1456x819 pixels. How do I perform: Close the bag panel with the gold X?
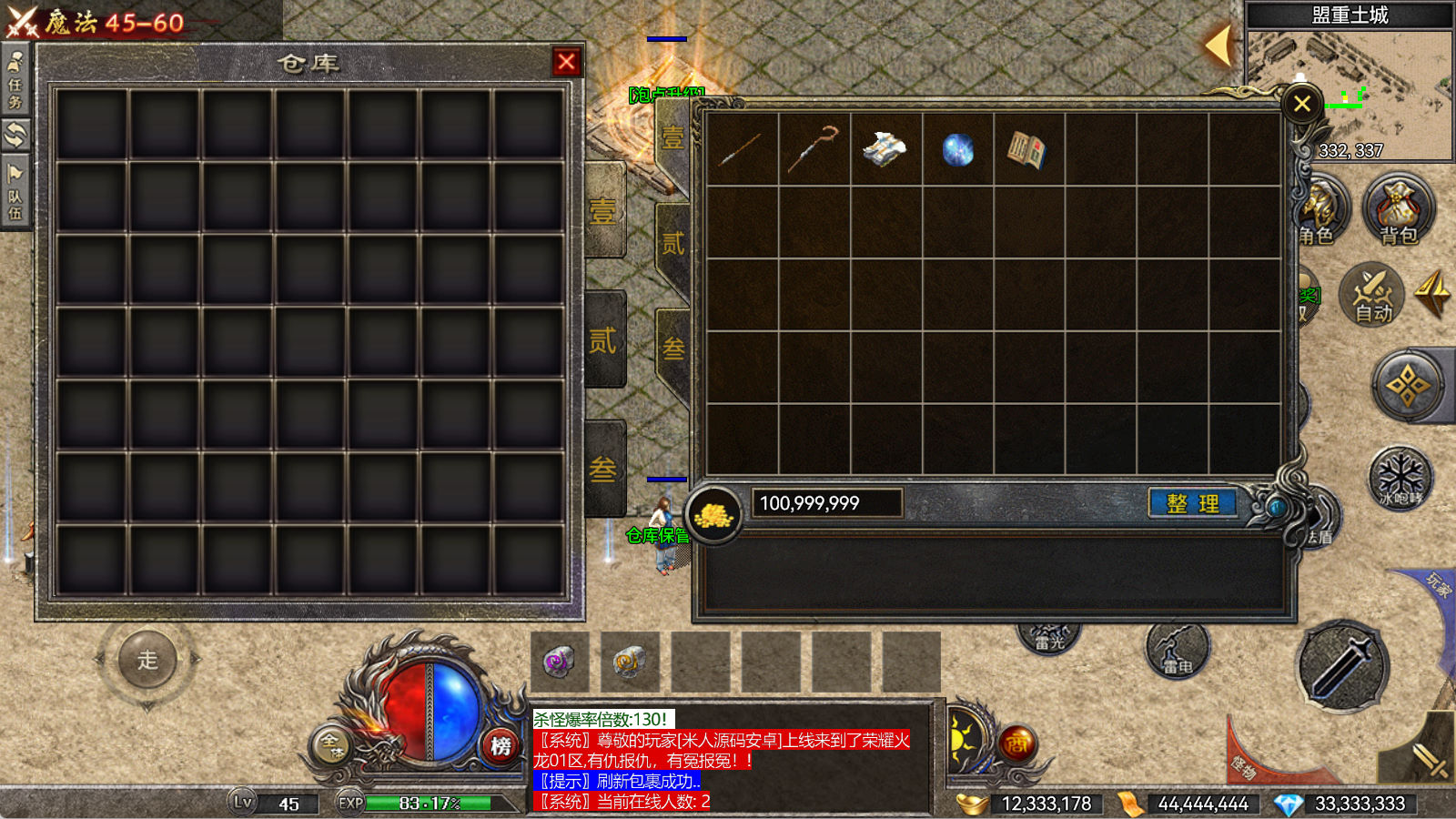[1301, 104]
